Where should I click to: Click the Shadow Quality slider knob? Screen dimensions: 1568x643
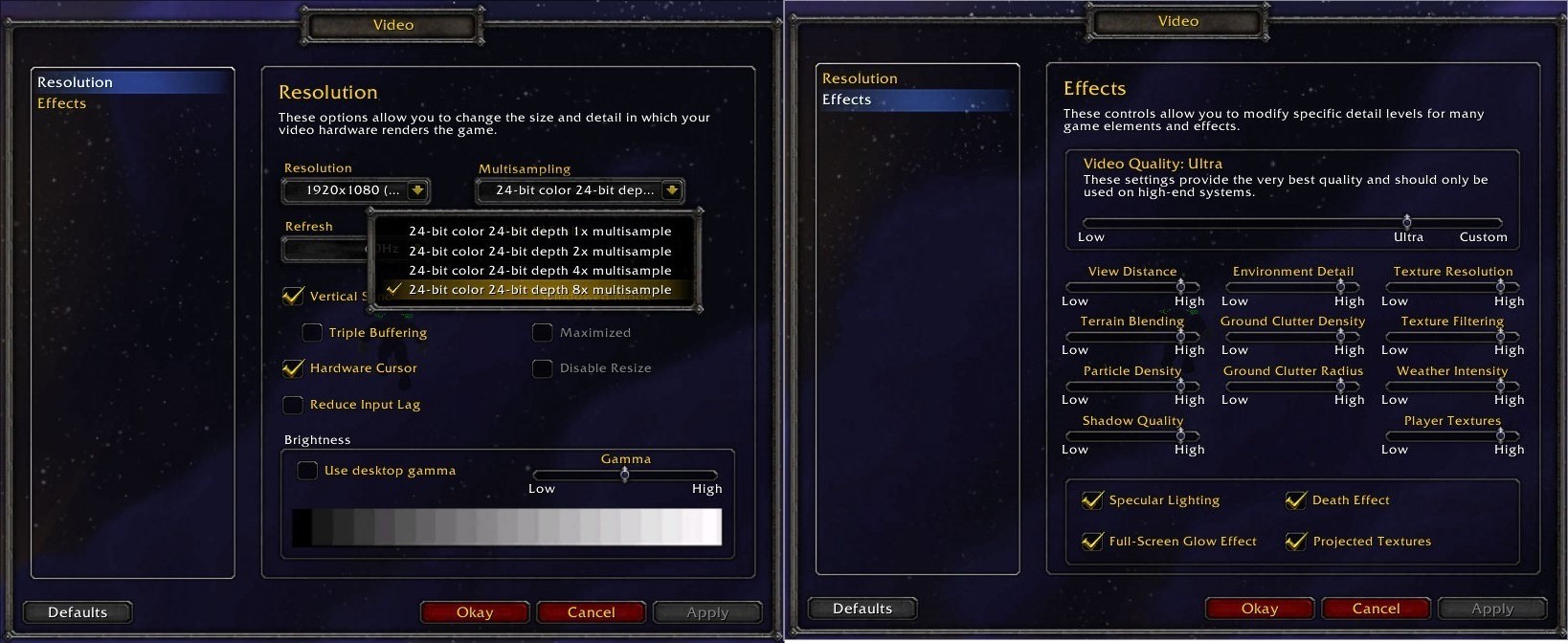[1180, 435]
